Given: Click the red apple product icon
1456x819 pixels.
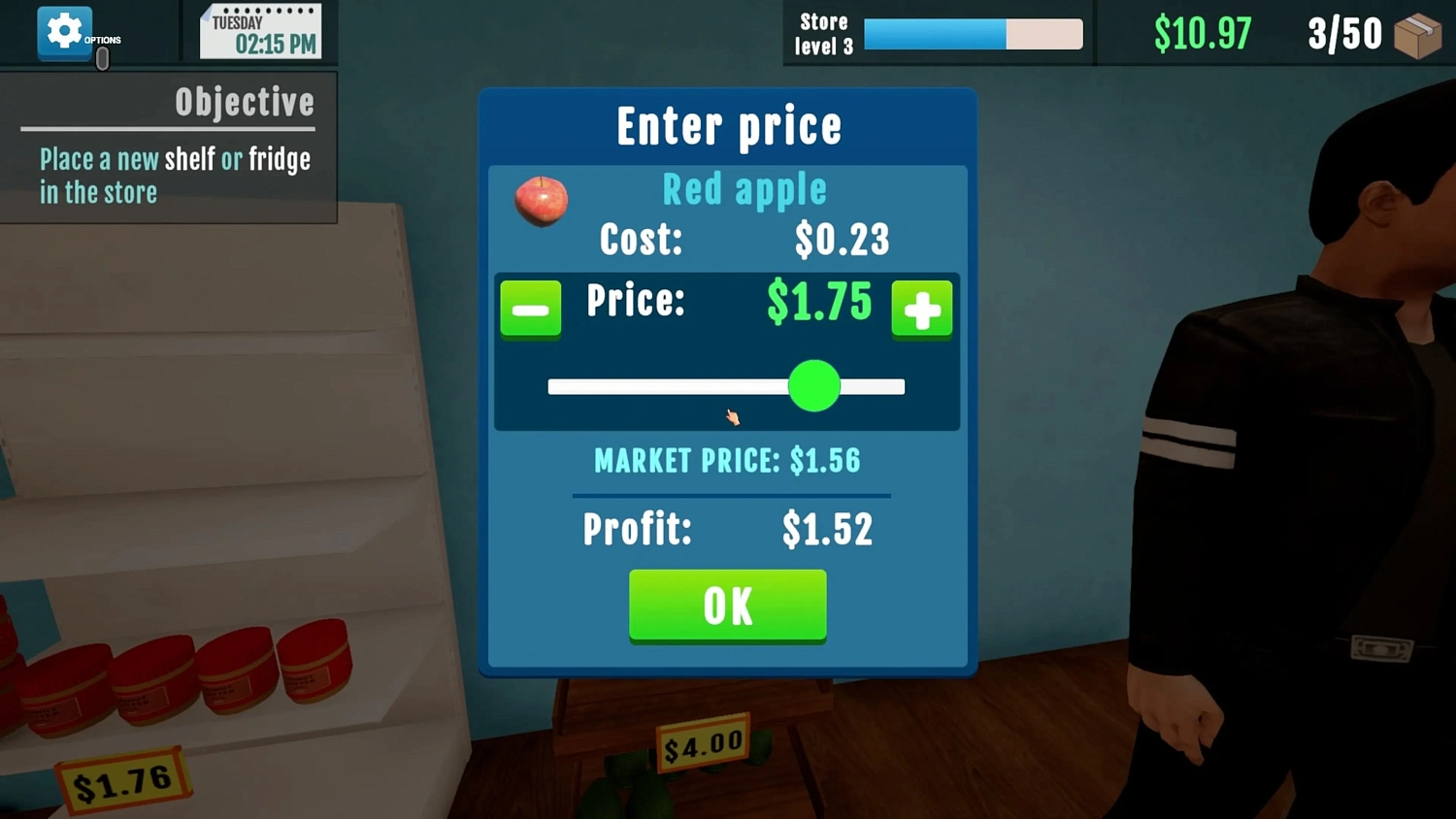Looking at the screenshot, I should (x=541, y=201).
